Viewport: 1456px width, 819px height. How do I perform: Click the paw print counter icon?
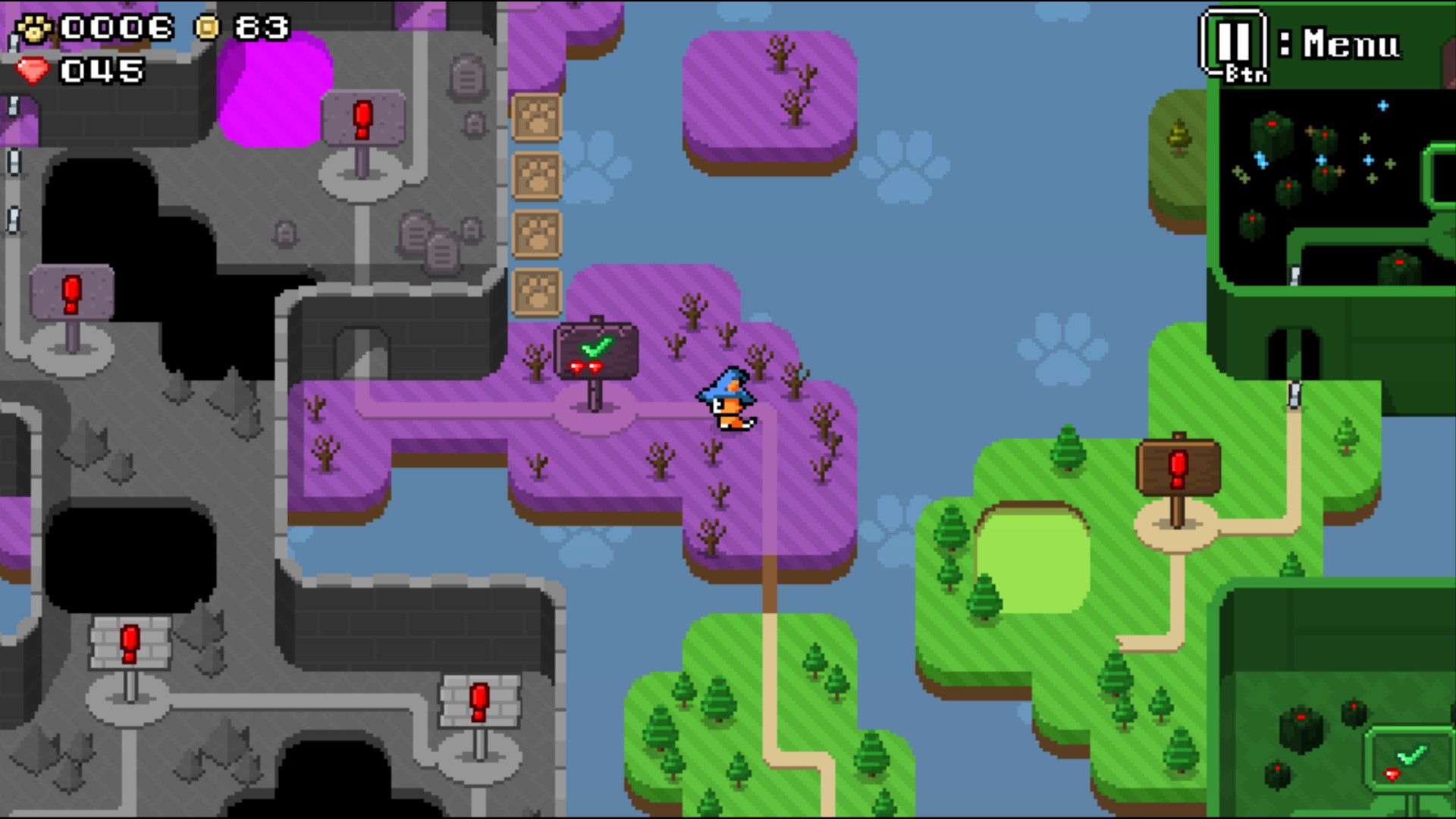34,29
